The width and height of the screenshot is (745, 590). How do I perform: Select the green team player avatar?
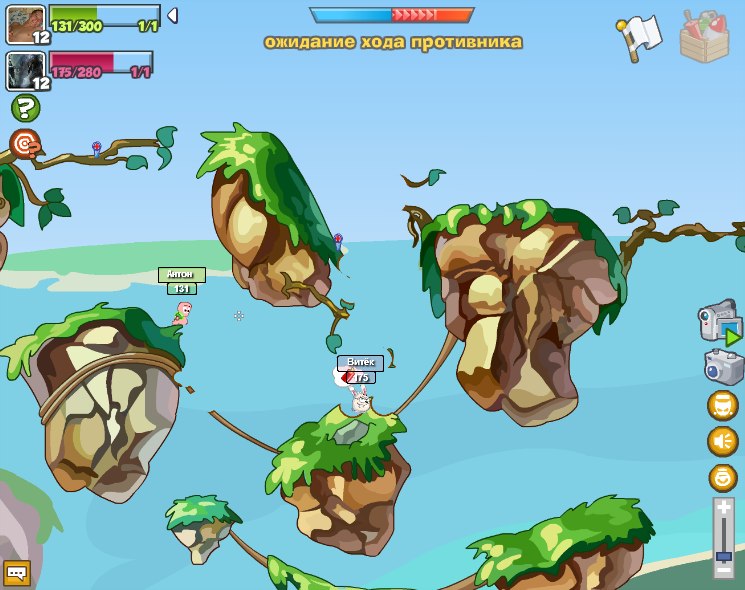click(x=24, y=23)
